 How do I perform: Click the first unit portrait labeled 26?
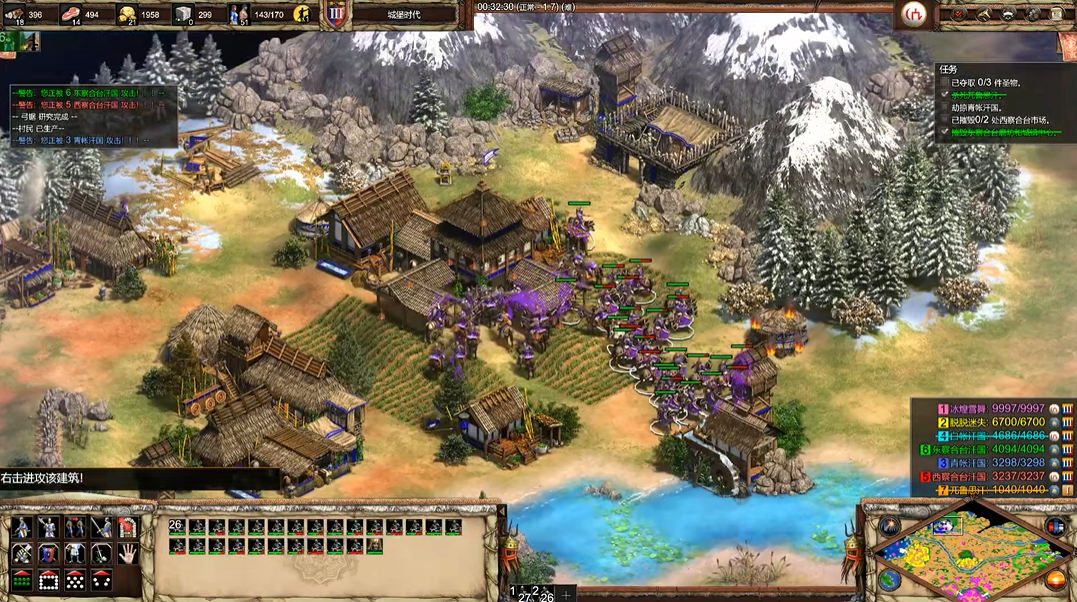click(x=177, y=526)
